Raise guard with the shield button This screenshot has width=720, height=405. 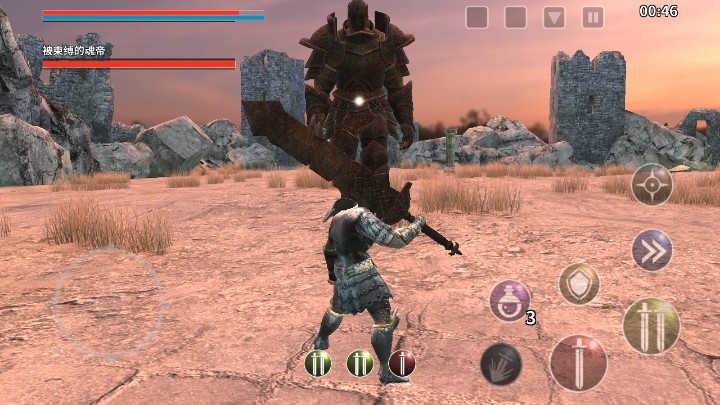click(579, 284)
